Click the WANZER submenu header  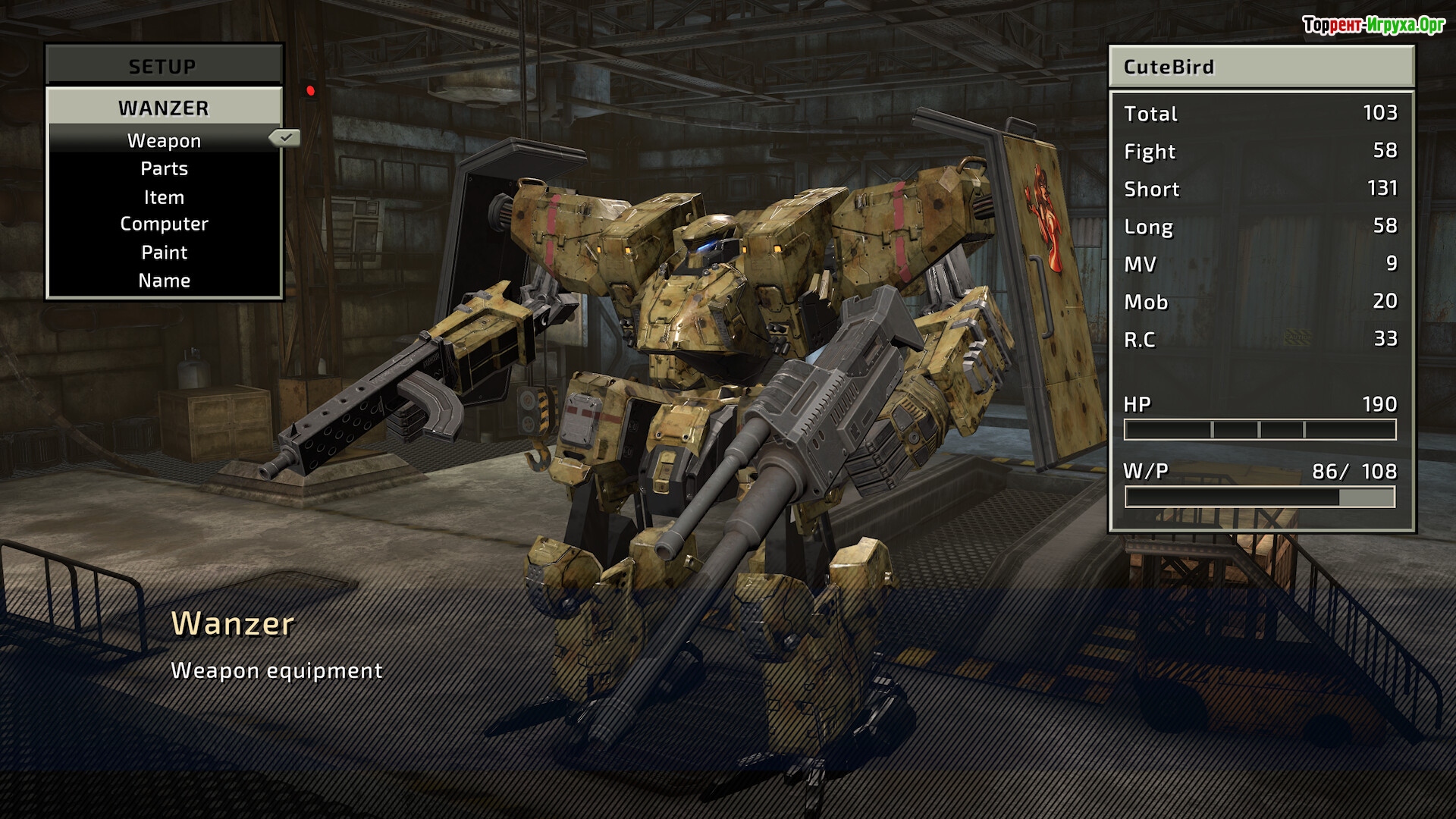[164, 108]
